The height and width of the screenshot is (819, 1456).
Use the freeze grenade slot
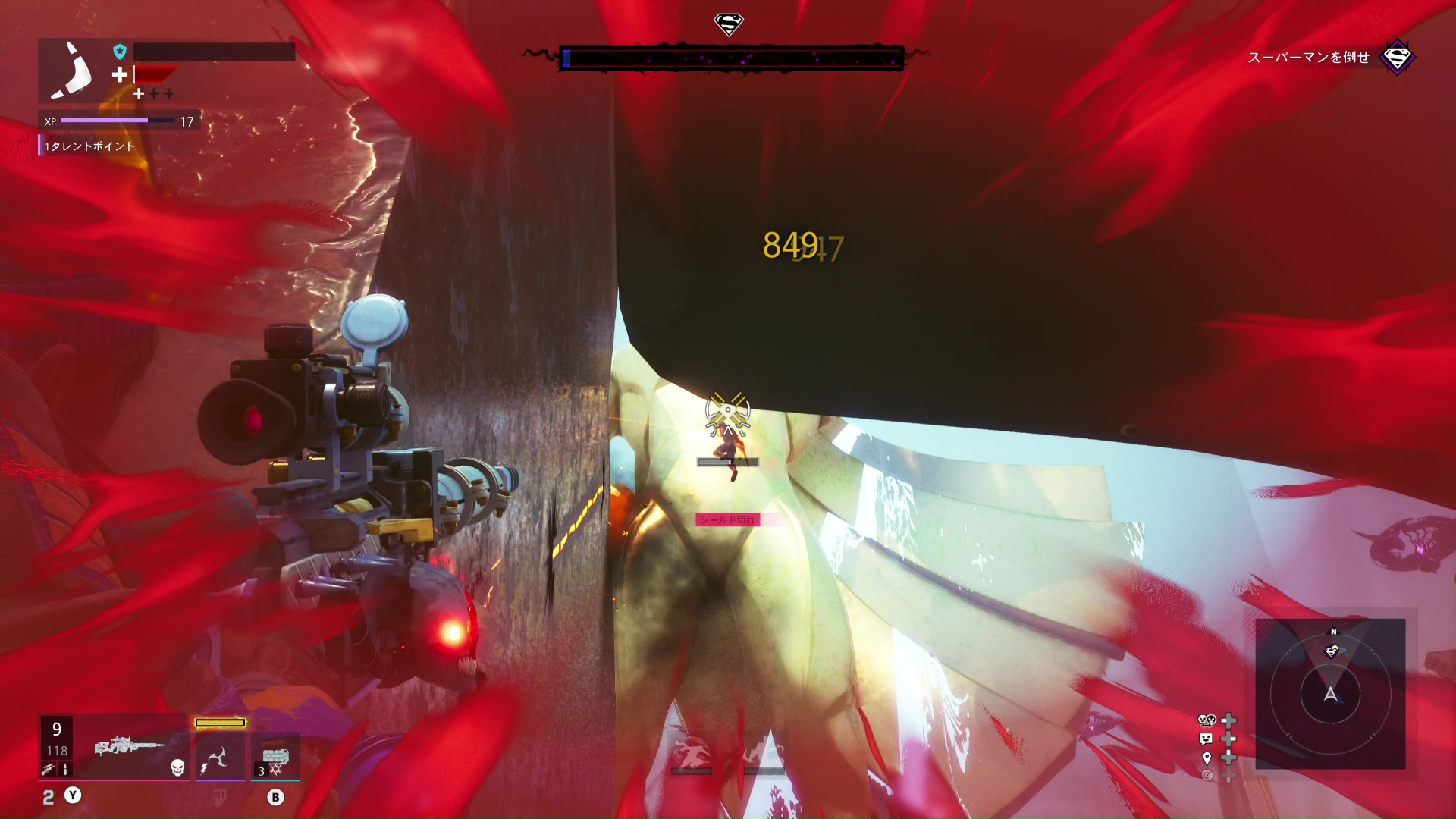point(275,757)
